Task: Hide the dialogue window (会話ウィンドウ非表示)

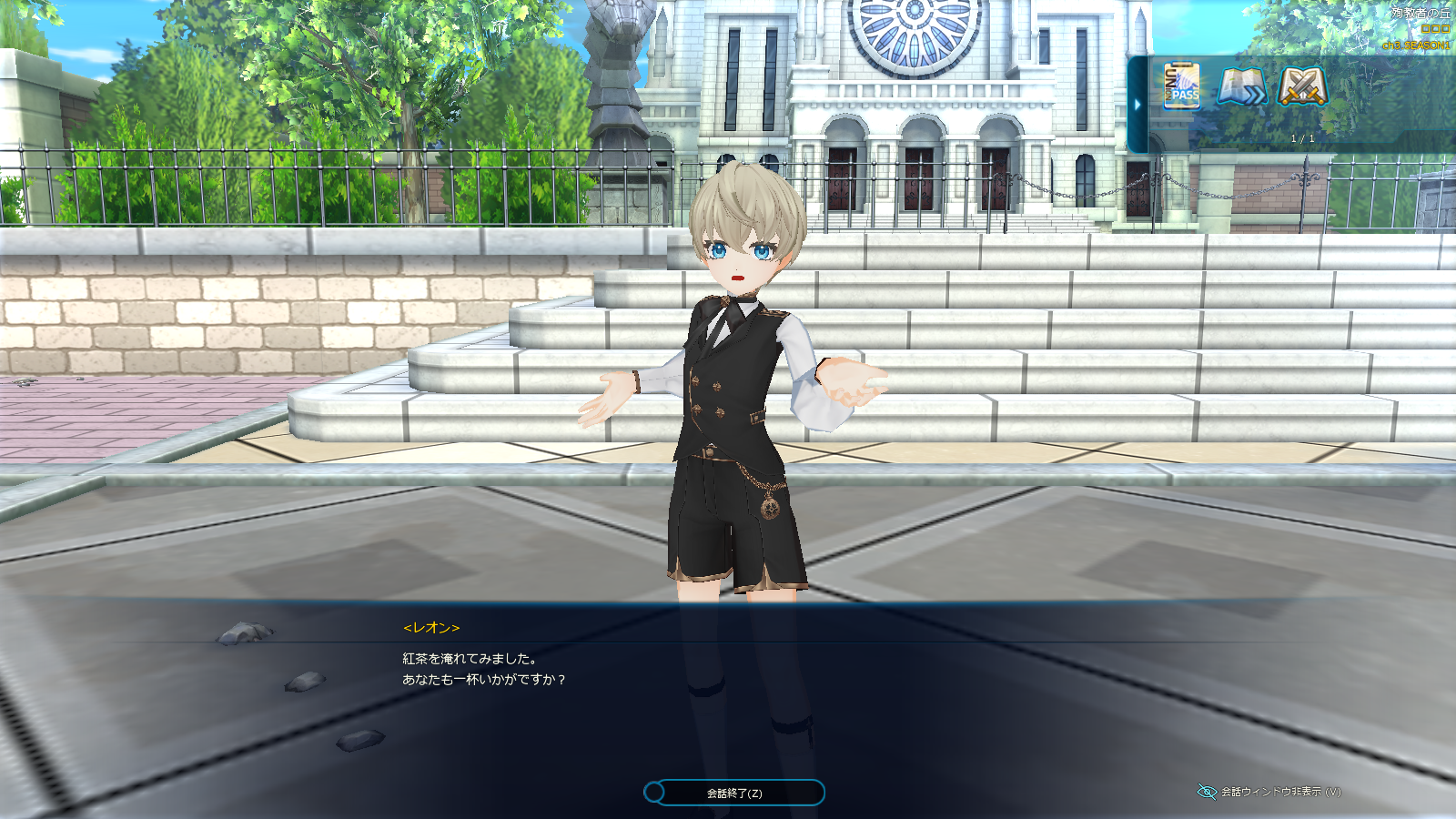Action: click(x=1269, y=792)
